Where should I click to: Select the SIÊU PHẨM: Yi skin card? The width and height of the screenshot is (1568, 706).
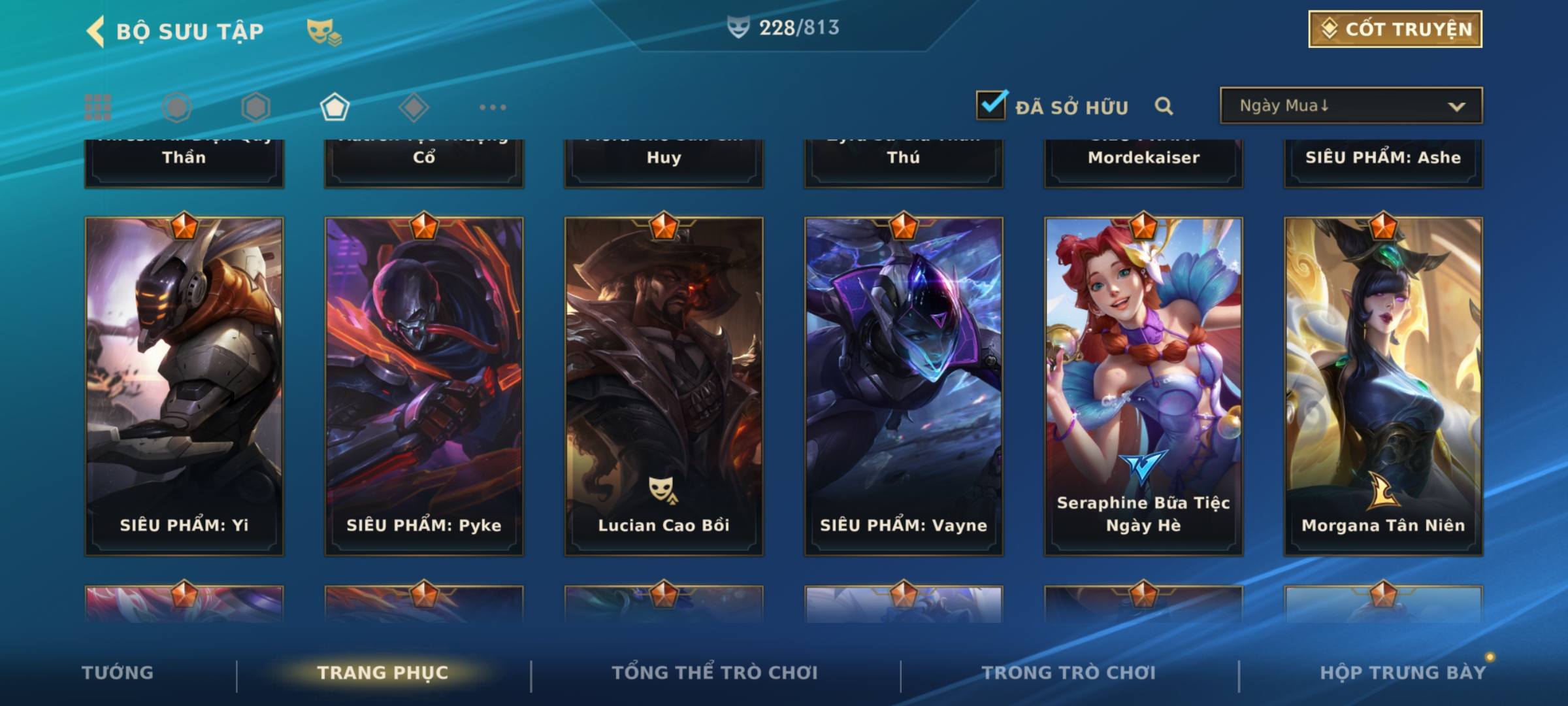click(x=184, y=386)
